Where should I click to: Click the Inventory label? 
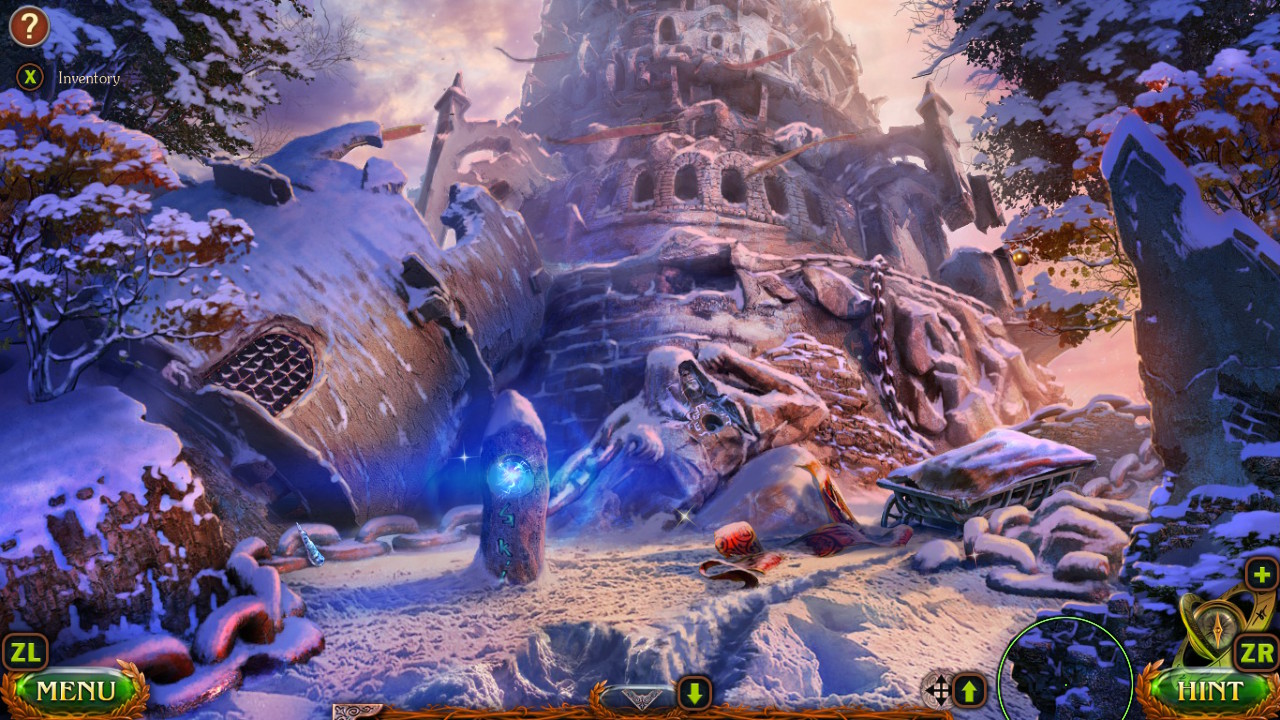(x=88, y=78)
